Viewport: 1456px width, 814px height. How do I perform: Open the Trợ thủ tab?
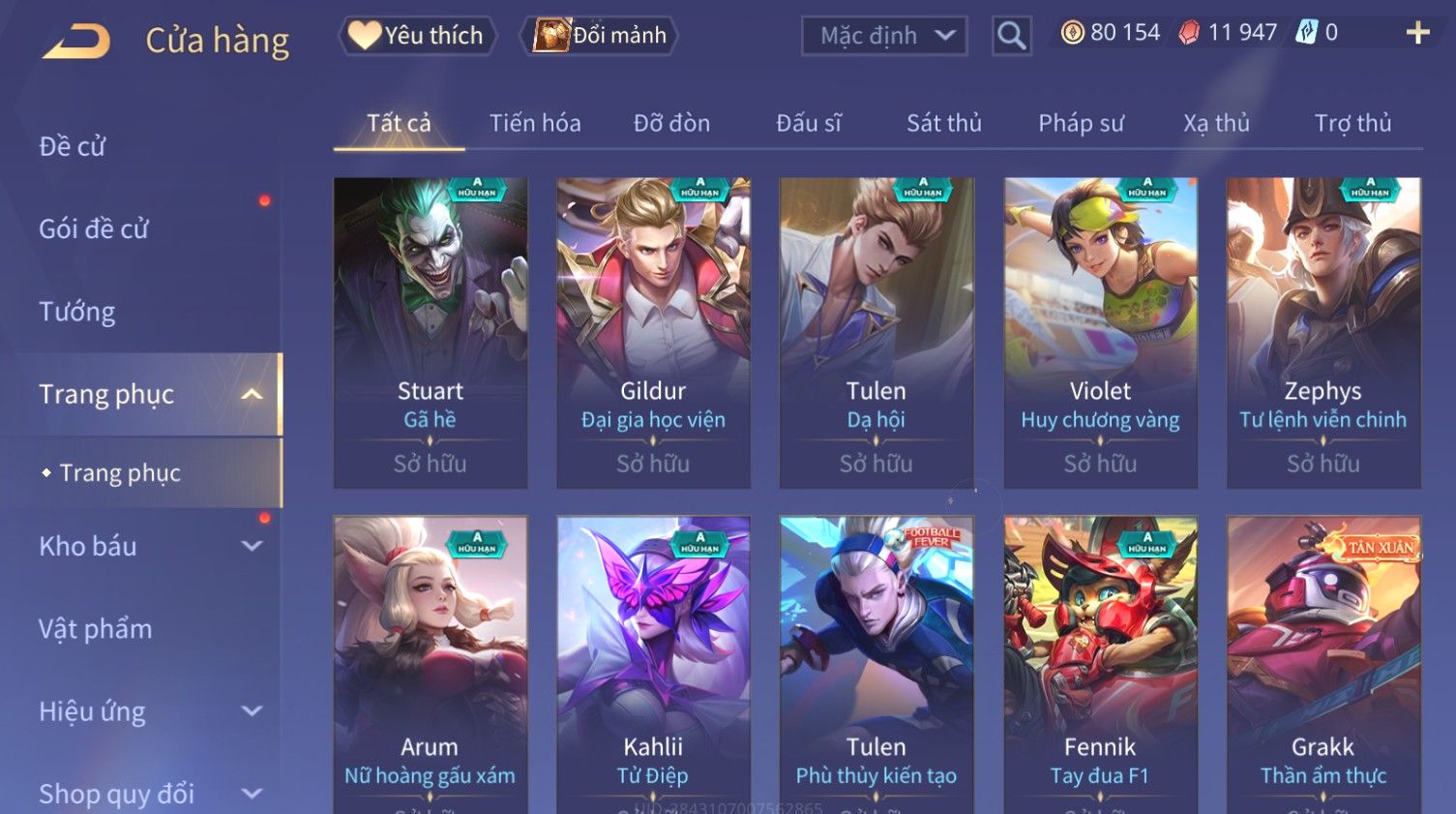(x=1352, y=123)
